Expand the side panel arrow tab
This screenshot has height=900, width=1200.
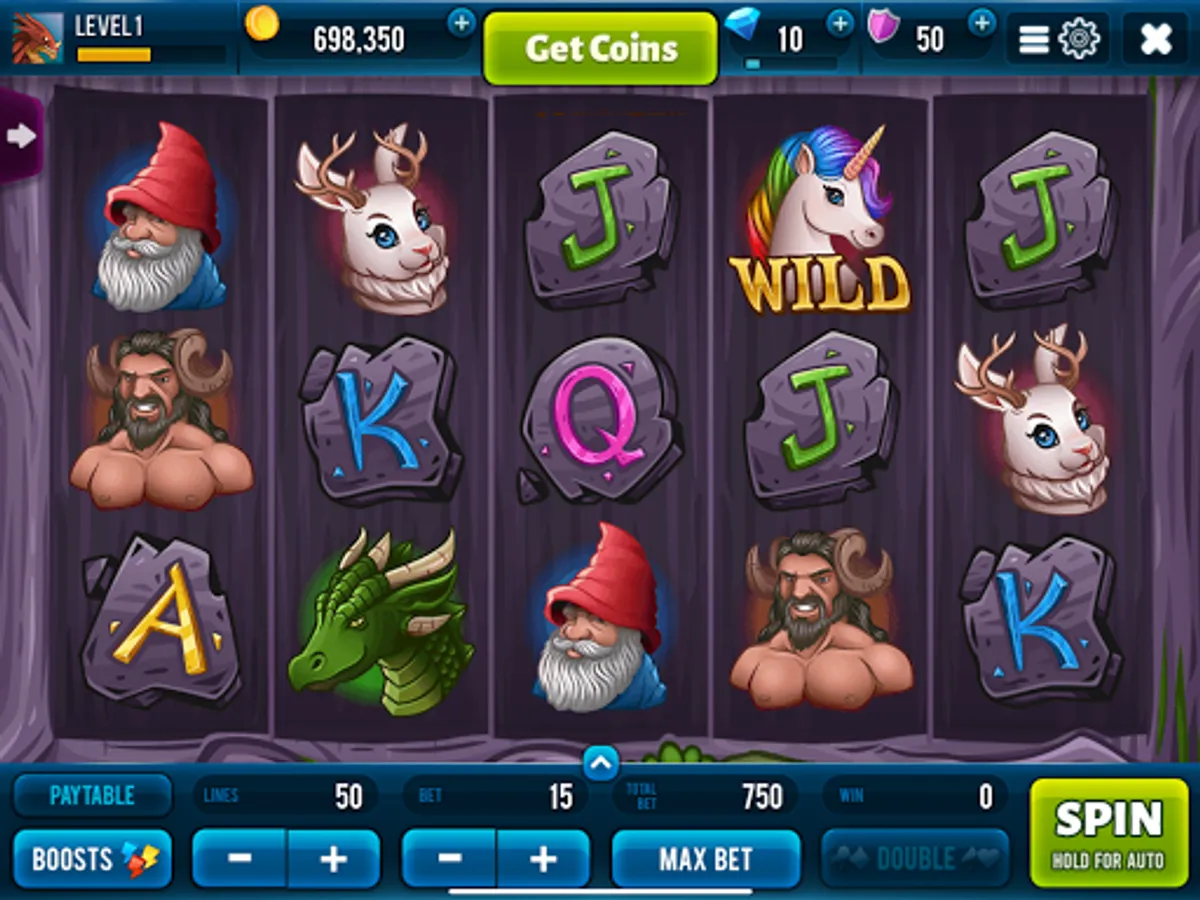[20, 135]
